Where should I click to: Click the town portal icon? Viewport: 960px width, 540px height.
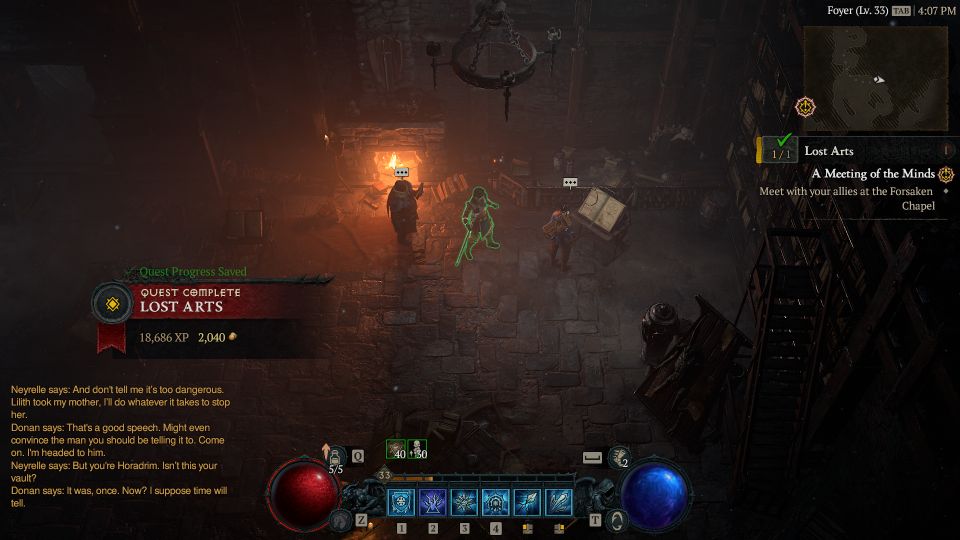618,520
